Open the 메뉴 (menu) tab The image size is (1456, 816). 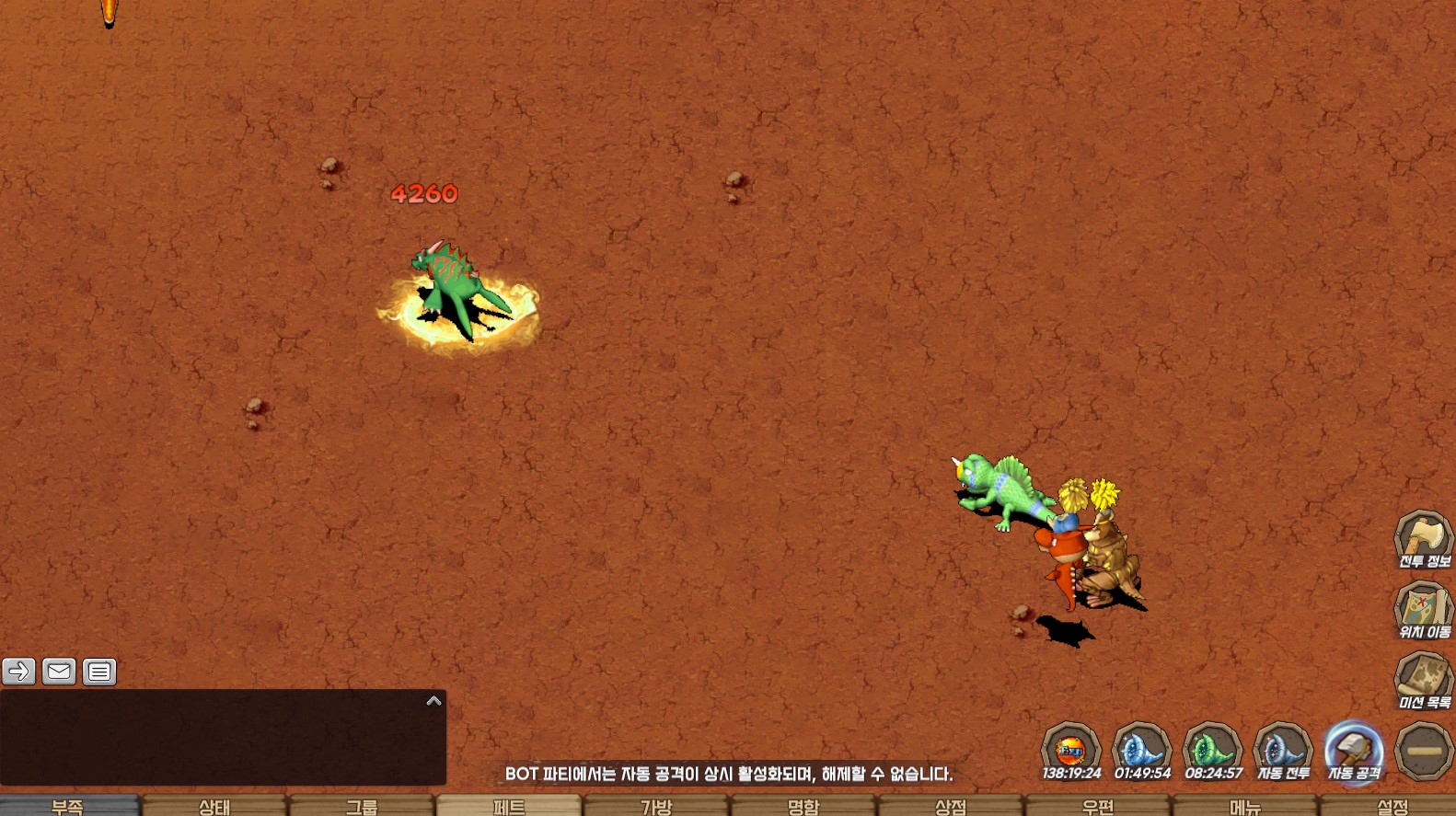tap(1245, 806)
